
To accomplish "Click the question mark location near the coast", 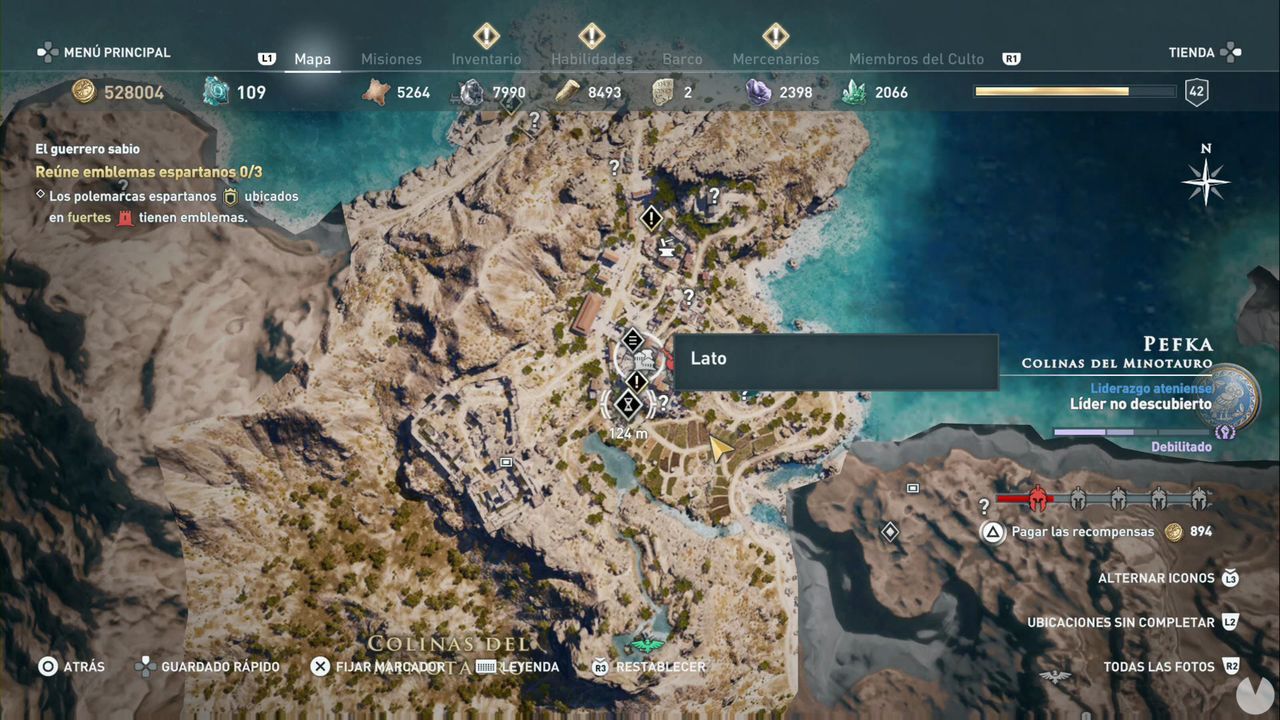I will [714, 194].
